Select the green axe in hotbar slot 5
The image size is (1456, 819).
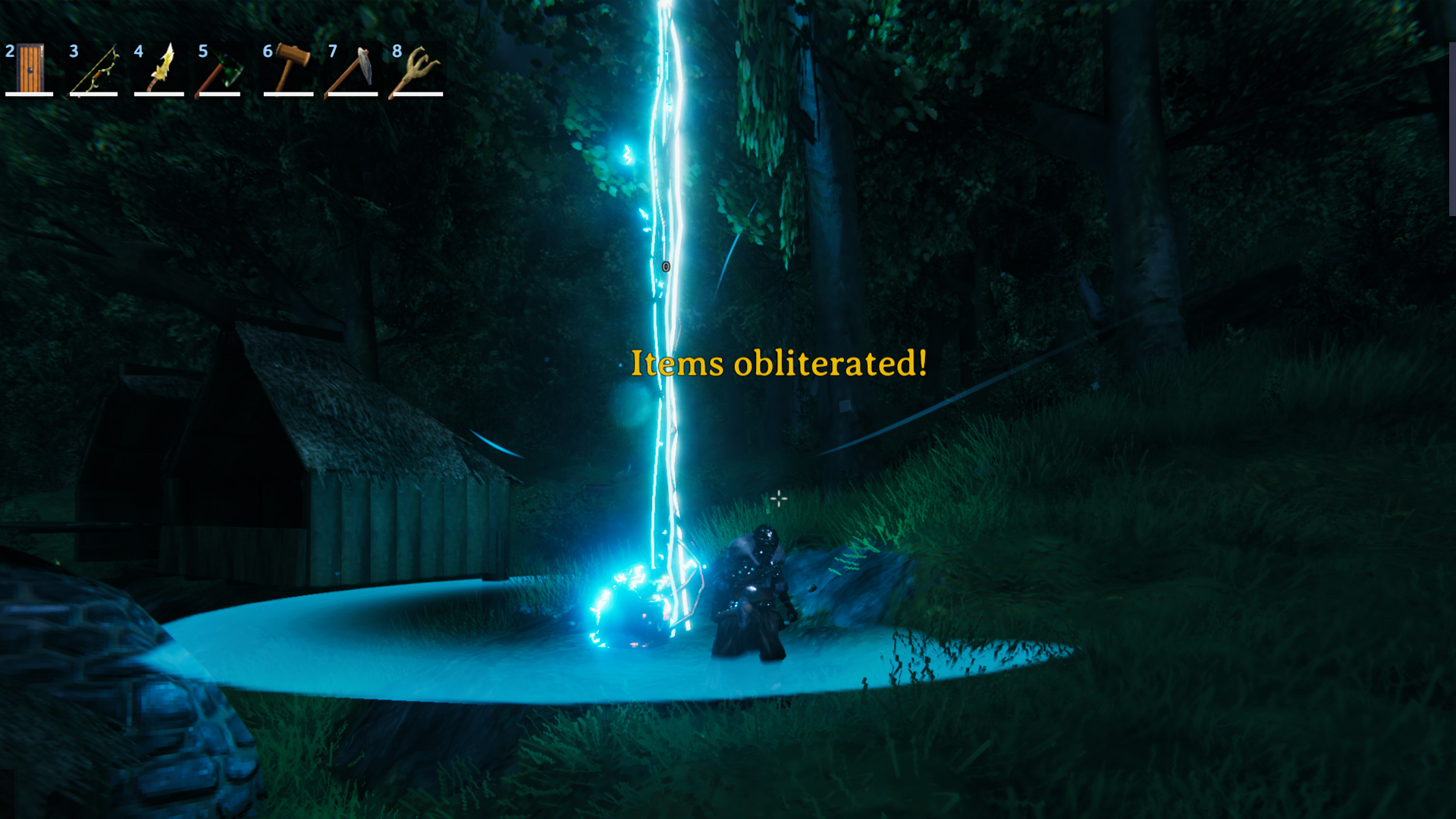coord(221,72)
